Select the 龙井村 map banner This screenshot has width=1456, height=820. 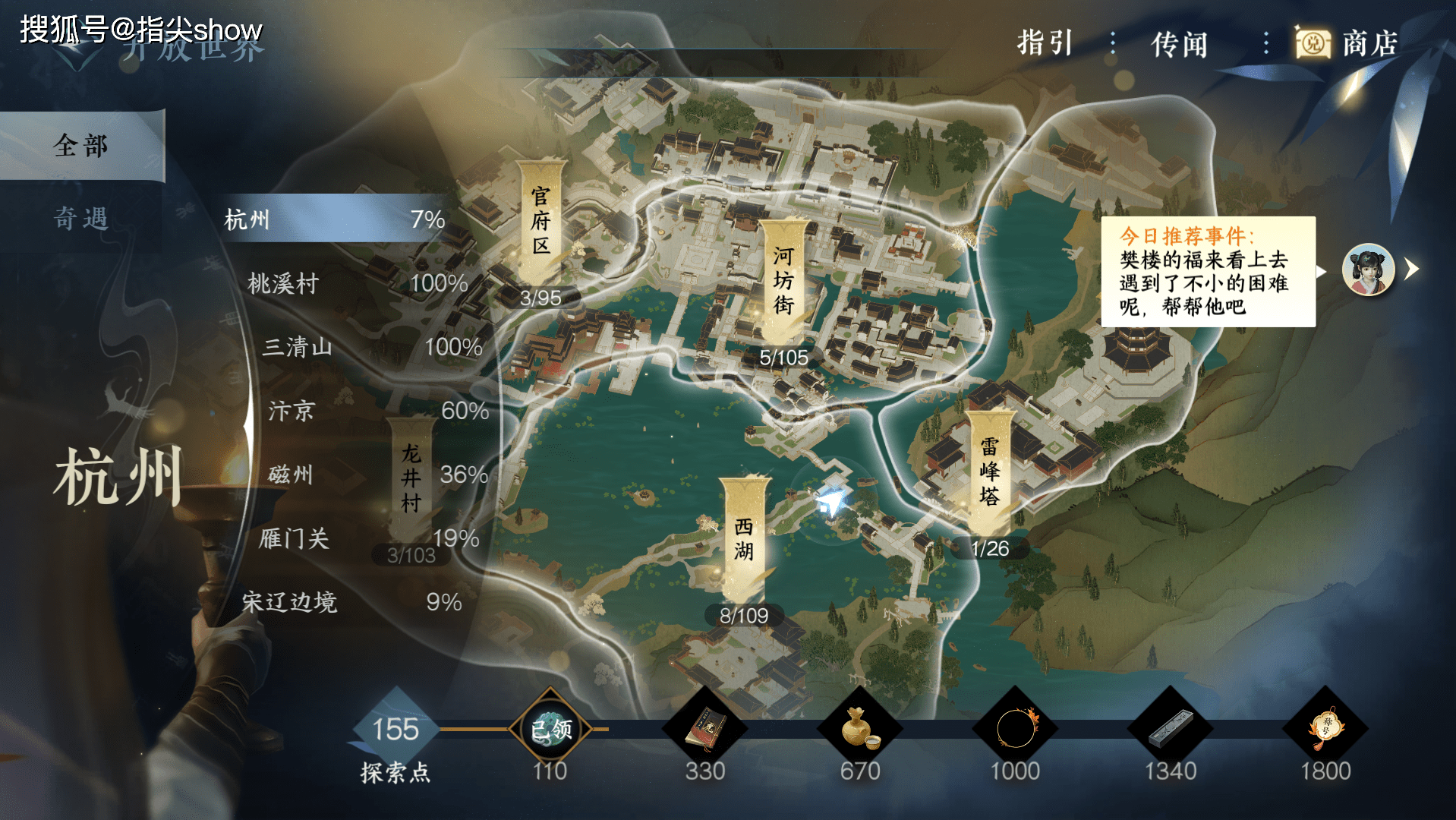(x=411, y=478)
